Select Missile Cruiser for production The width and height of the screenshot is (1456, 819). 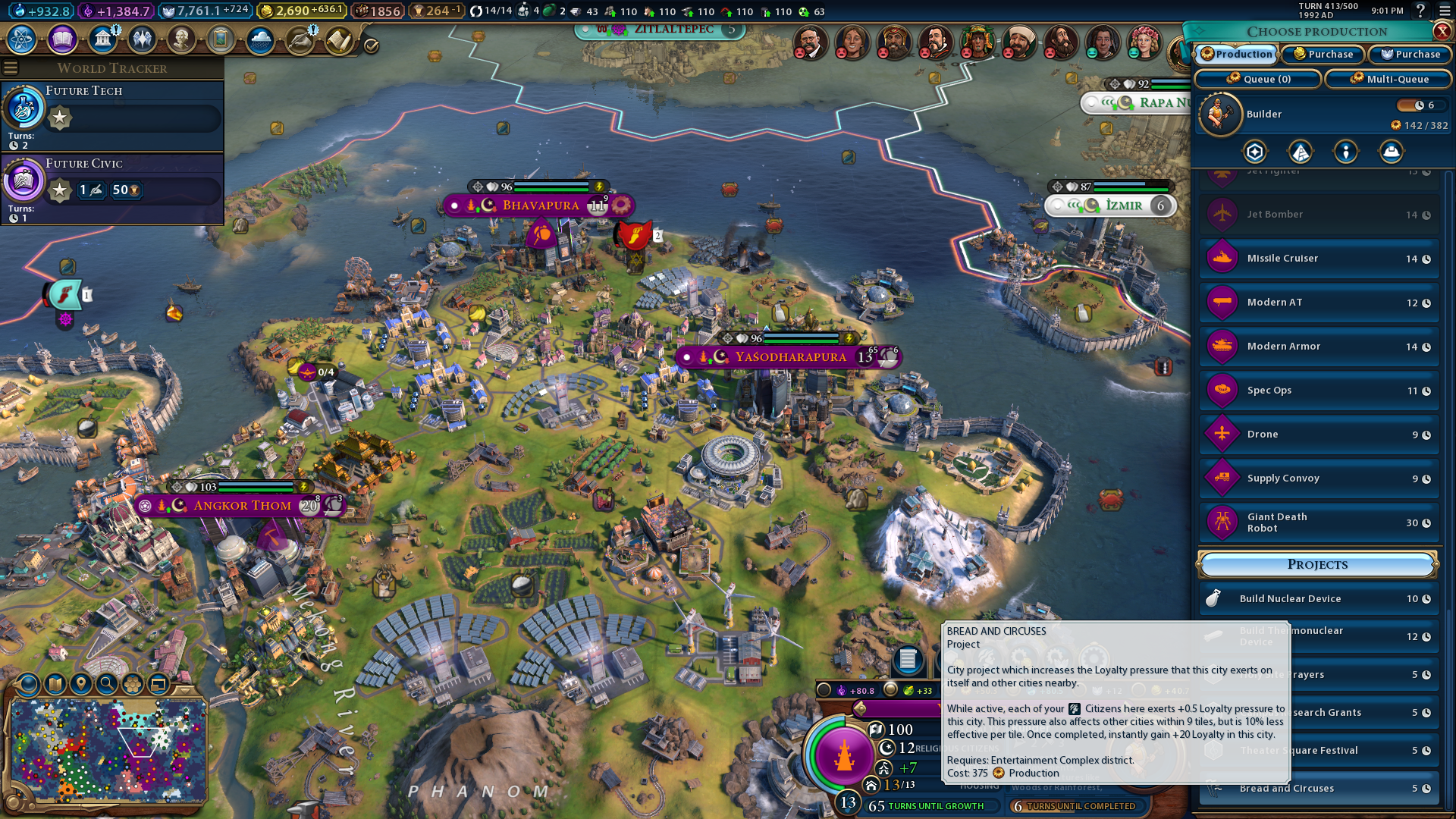pyautogui.click(x=1319, y=259)
